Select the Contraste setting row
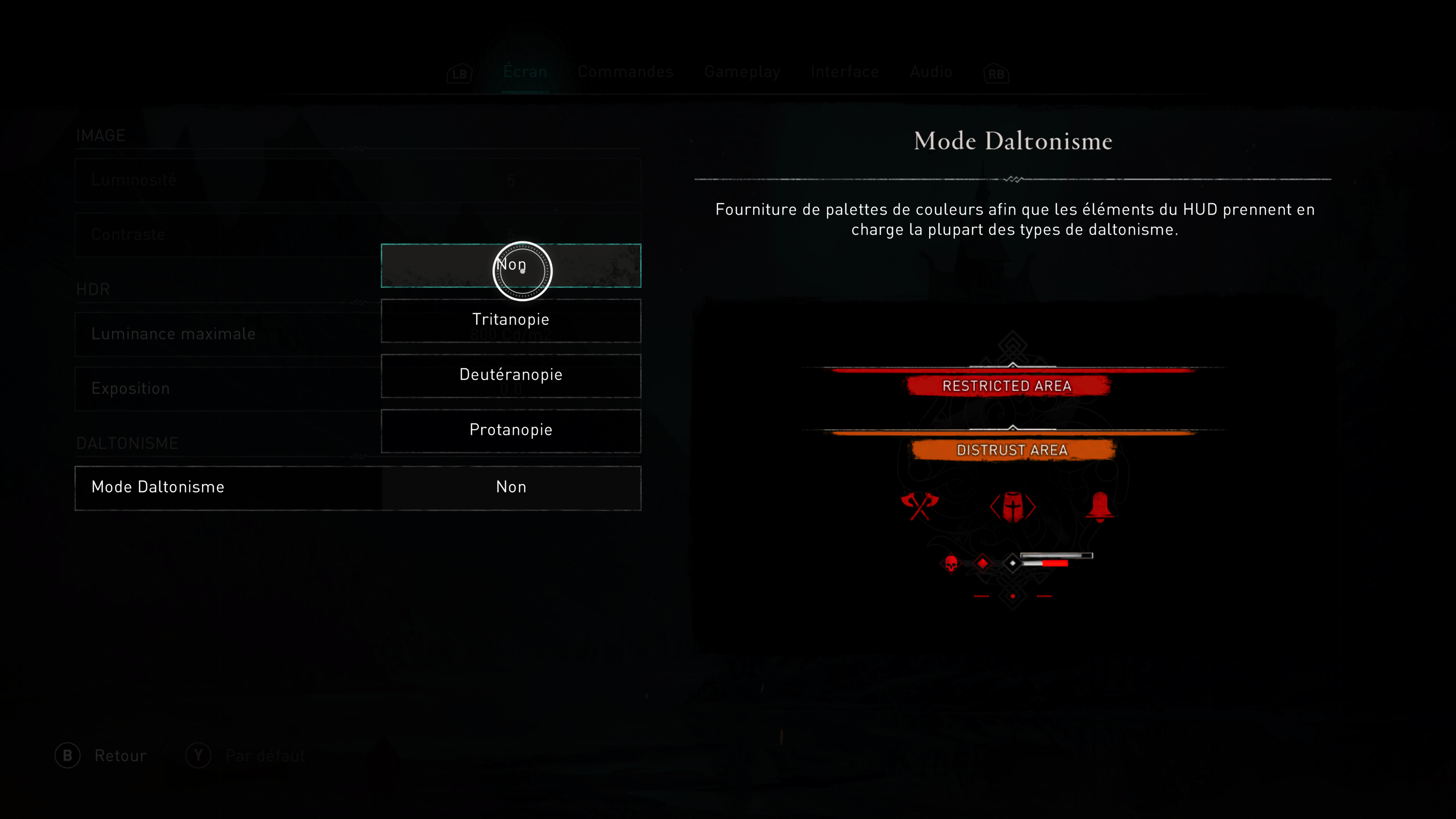 coord(226,235)
